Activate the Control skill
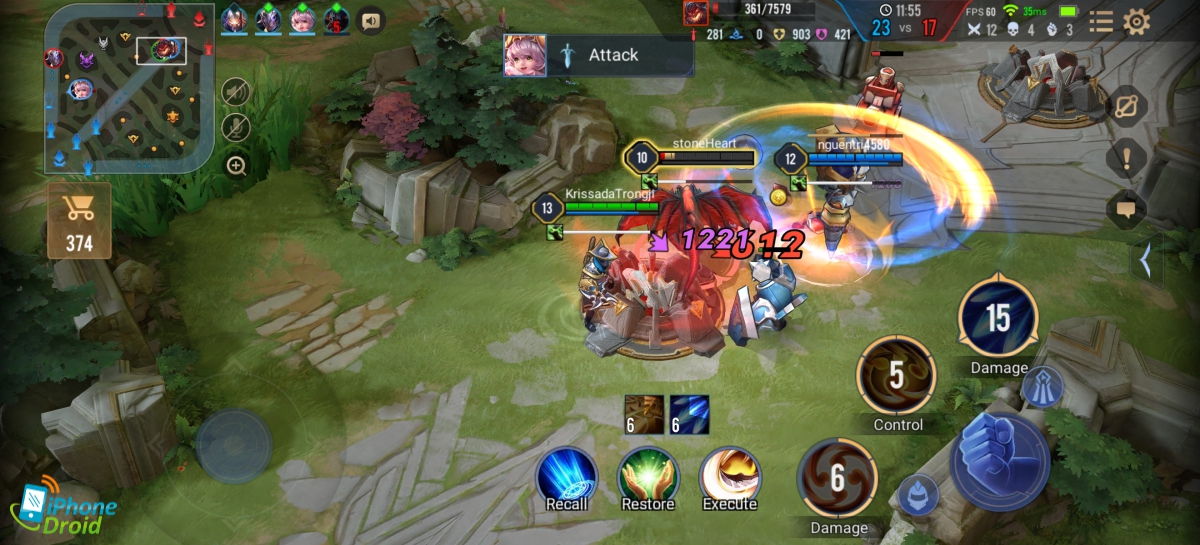The width and height of the screenshot is (1200, 545). [x=896, y=375]
